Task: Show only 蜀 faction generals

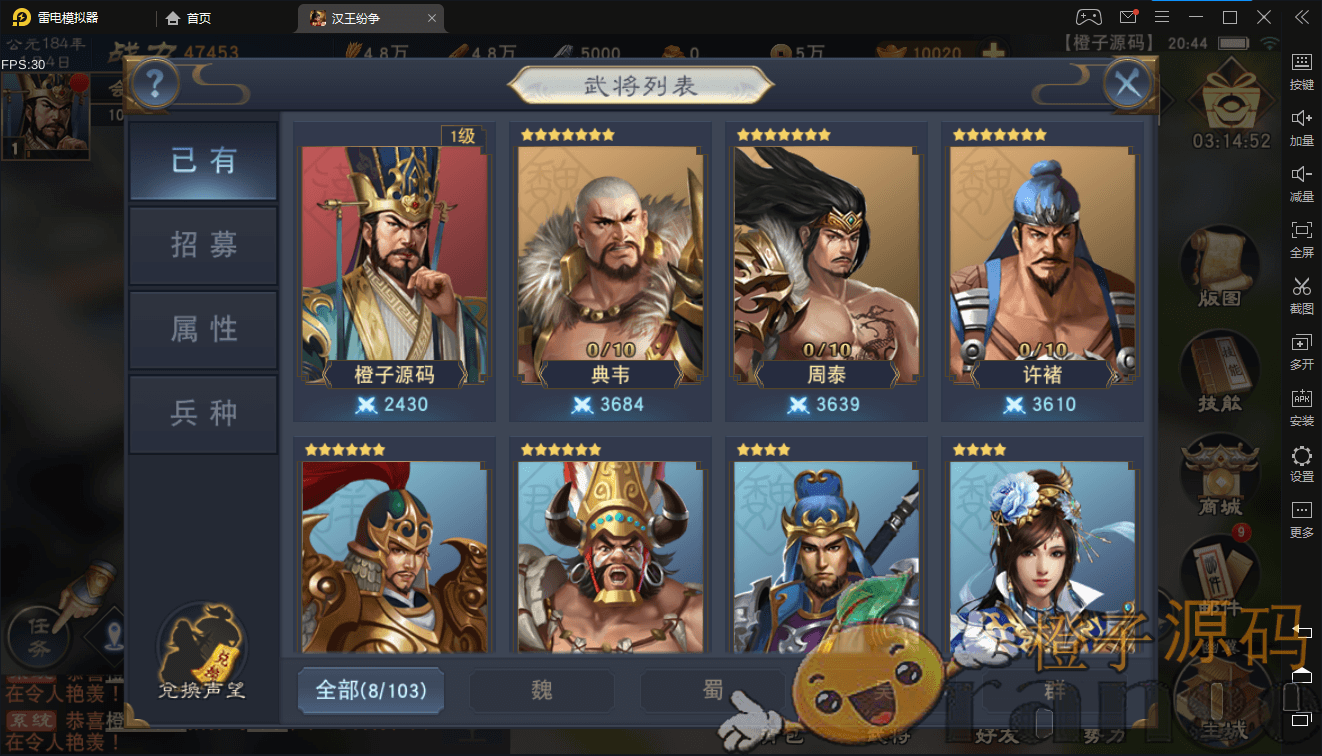Action: [x=712, y=690]
